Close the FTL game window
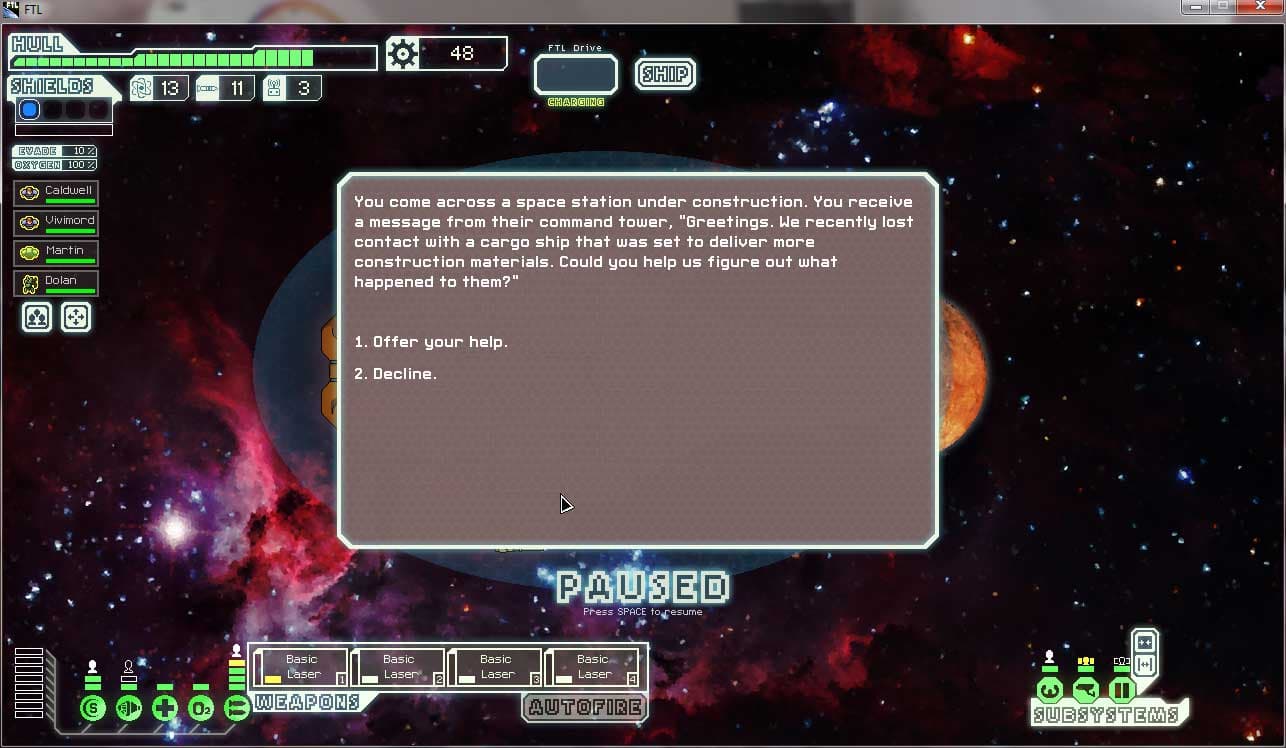The image size is (1286, 748). pyautogui.click(x=1262, y=7)
